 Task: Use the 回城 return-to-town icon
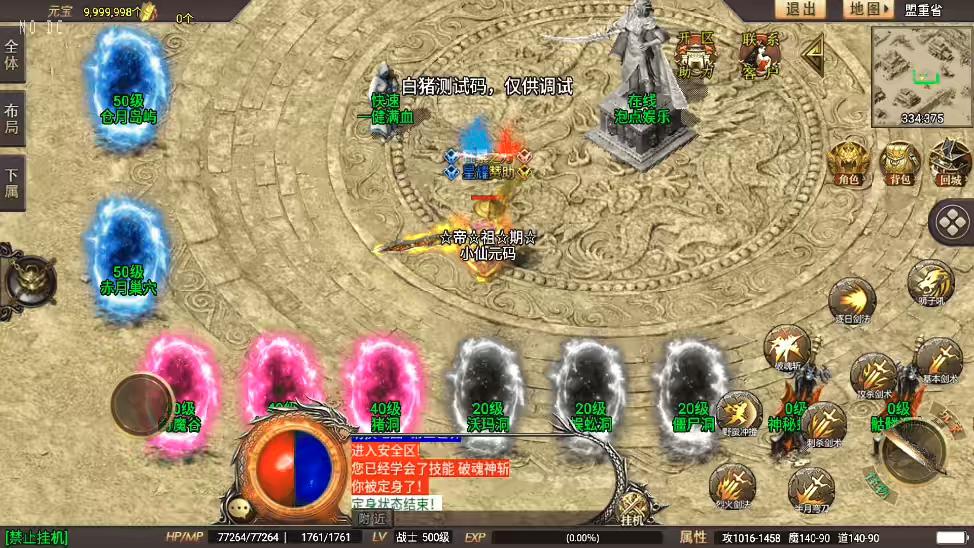pos(950,163)
